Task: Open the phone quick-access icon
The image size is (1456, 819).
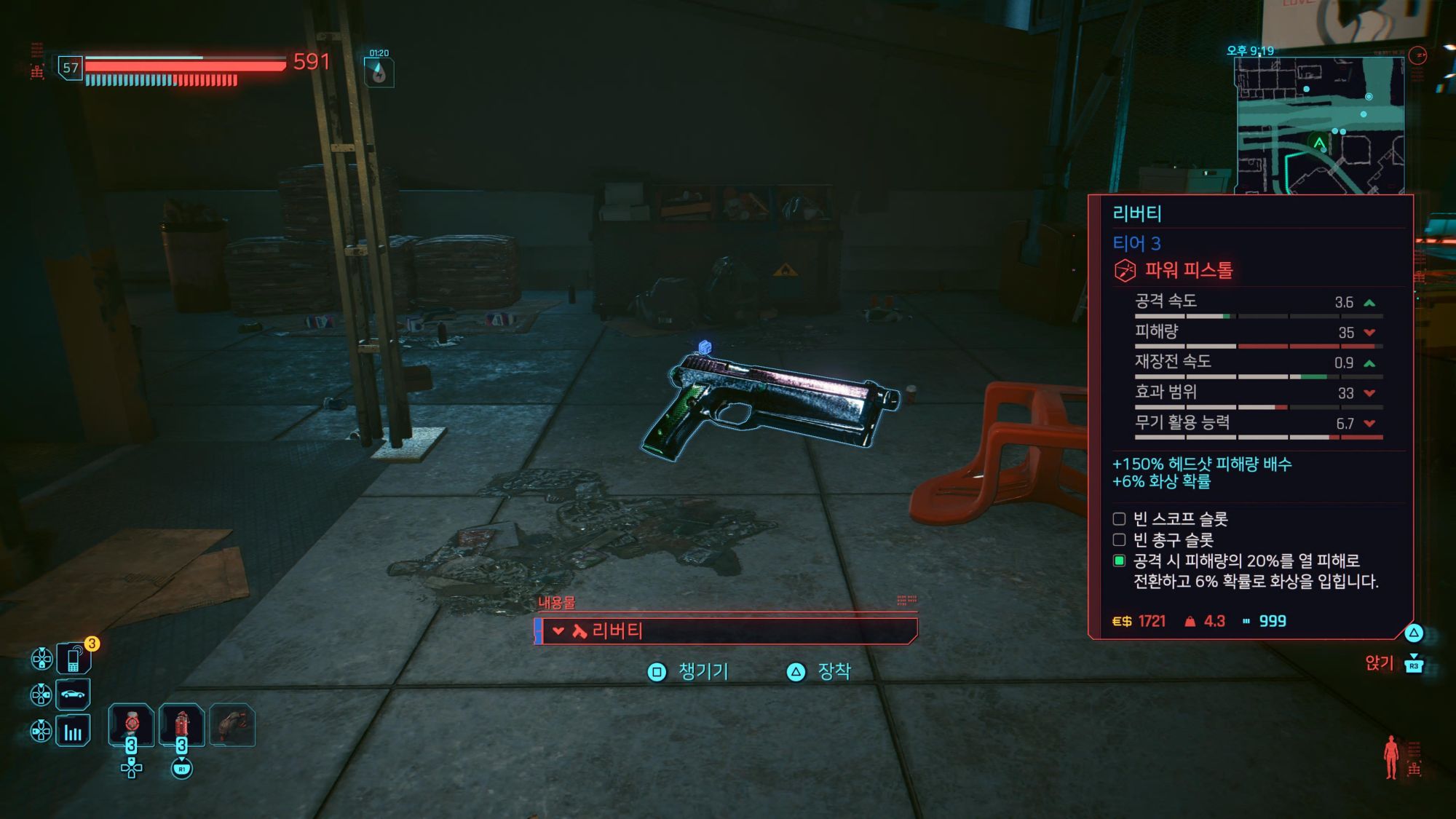Action: pos(74,659)
